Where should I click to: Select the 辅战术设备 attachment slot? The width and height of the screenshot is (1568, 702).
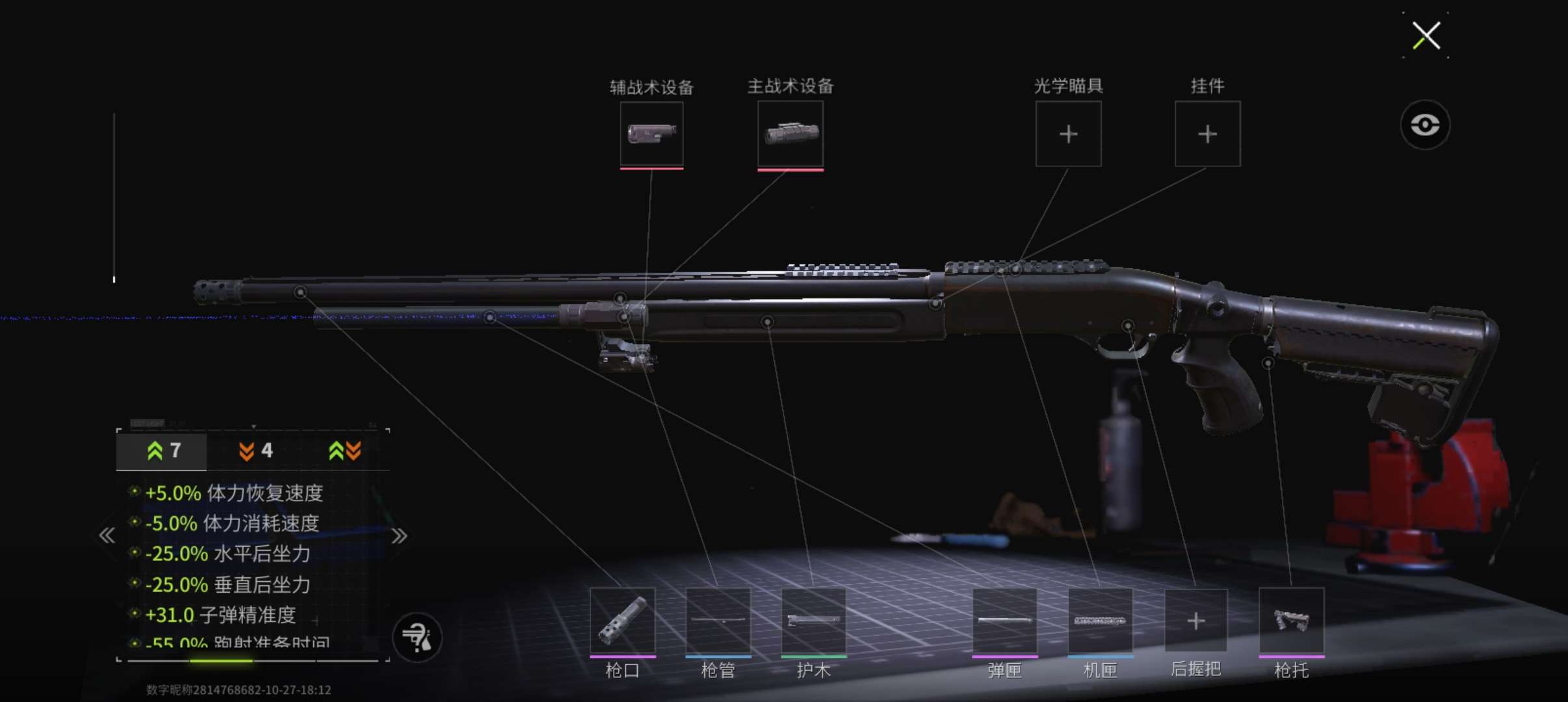click(651, 134)
